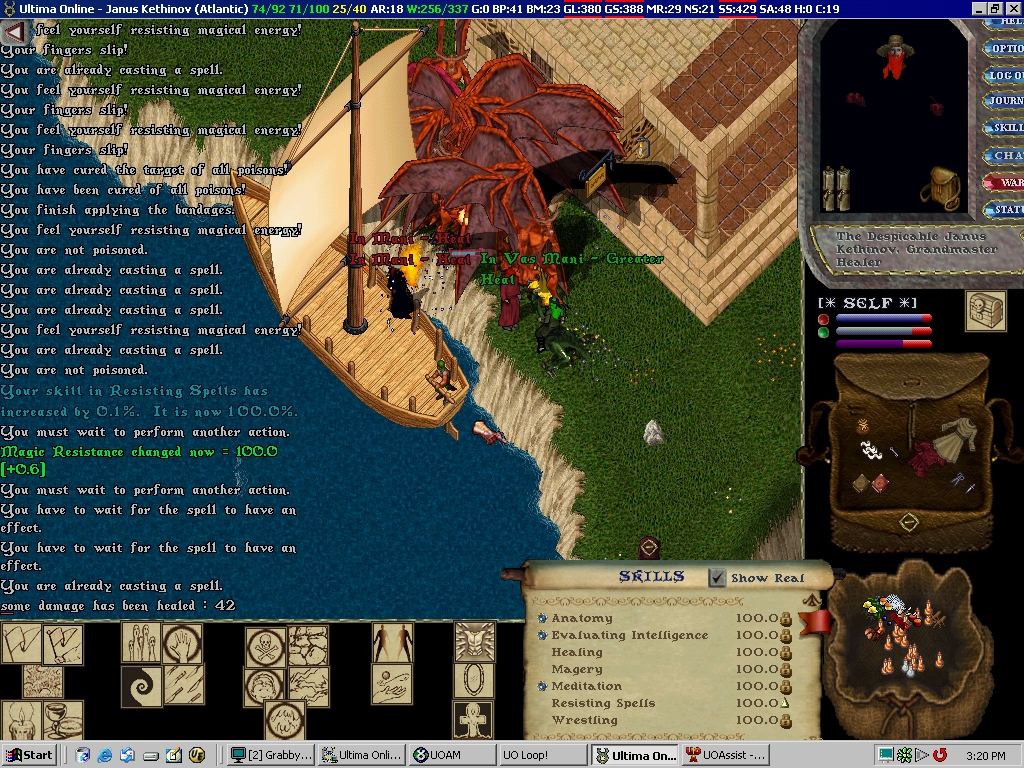Click the skull treasure chest icon

tap(985, 311)
